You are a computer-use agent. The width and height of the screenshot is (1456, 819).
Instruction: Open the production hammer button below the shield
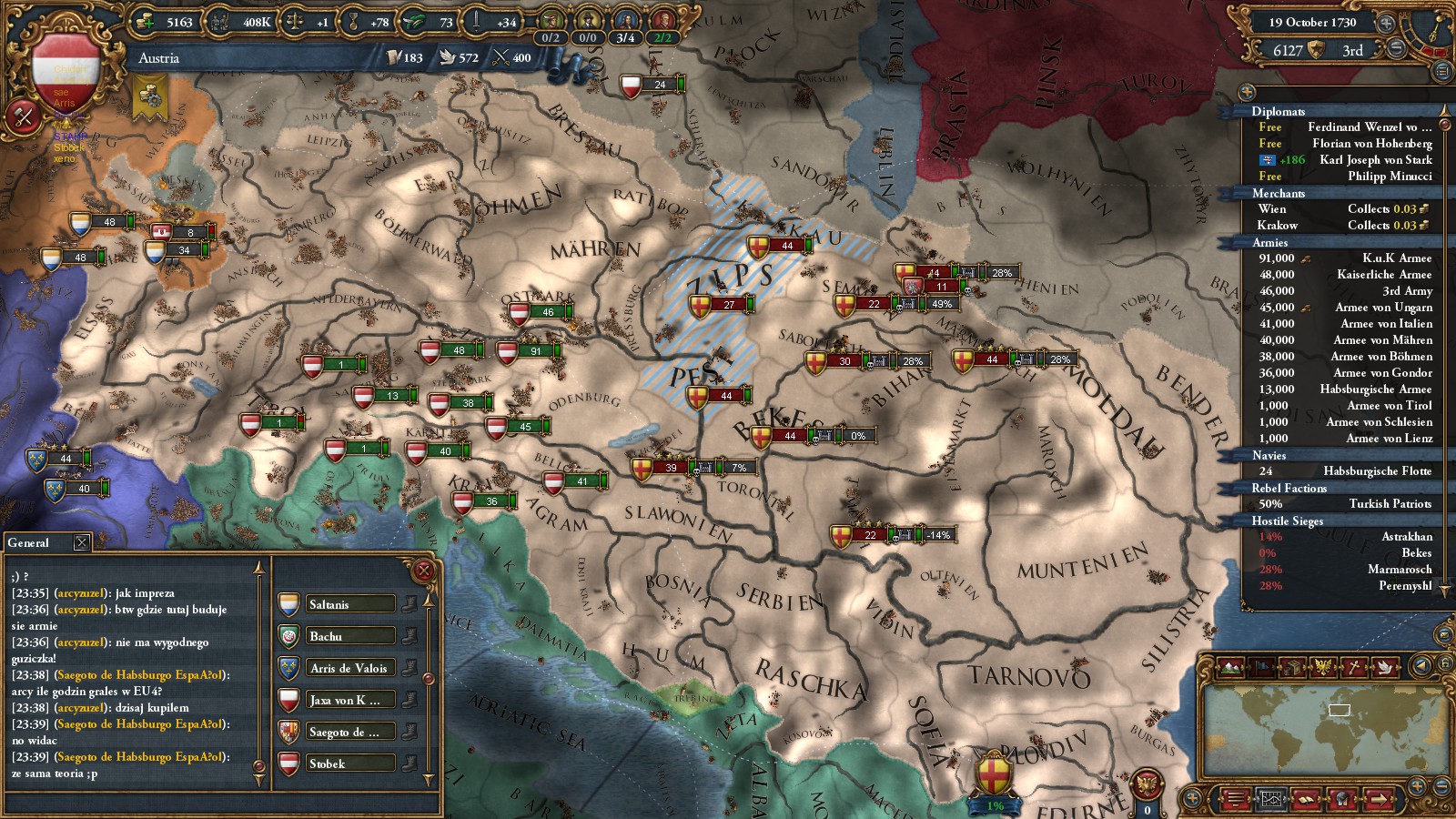click(23, 116)
